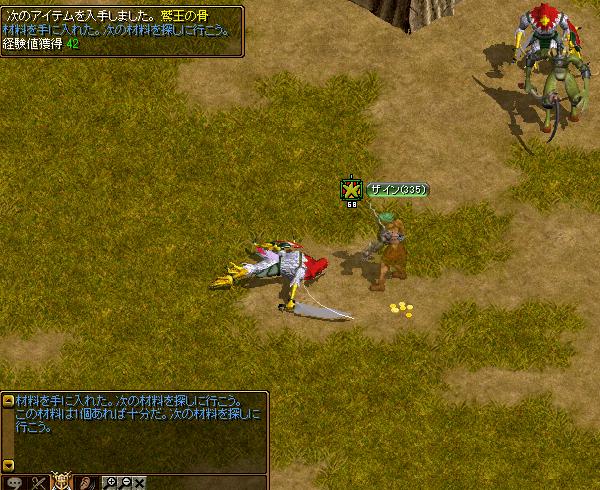Click the chat log's down arrow button
The width and height of the screenshot is (600, 490).
(9, 464)
